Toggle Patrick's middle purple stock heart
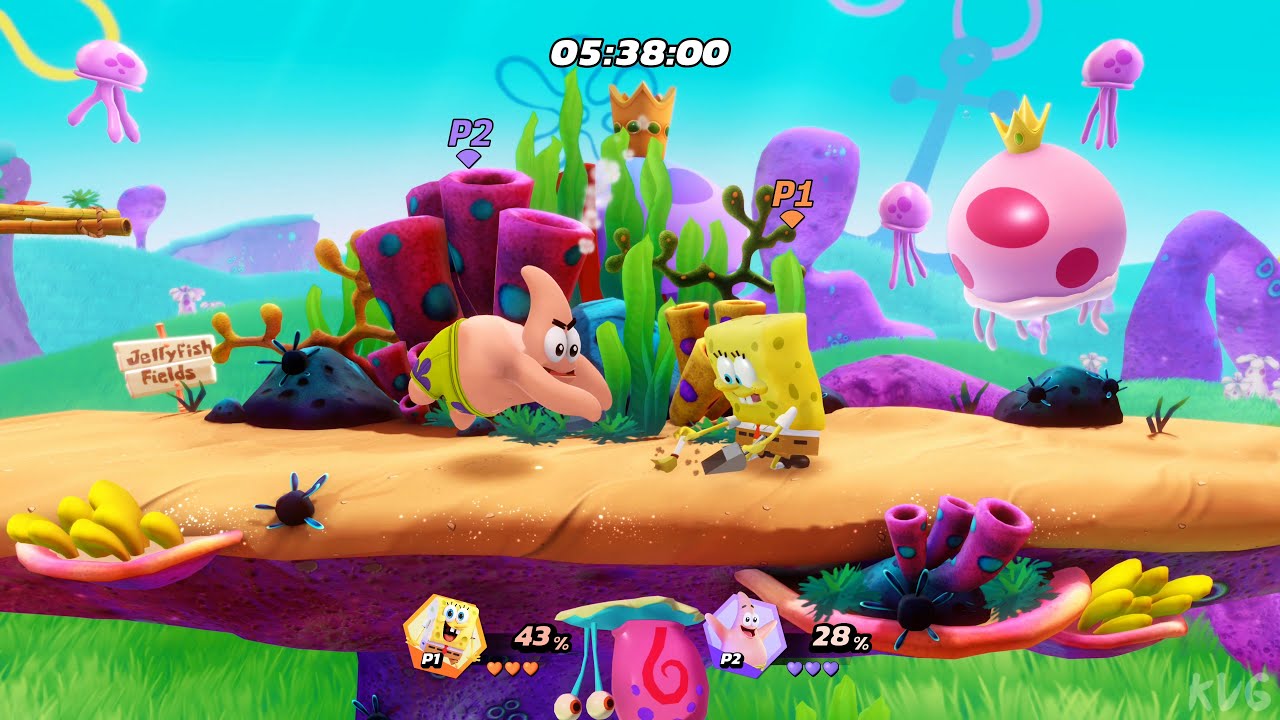 (812, 670)
